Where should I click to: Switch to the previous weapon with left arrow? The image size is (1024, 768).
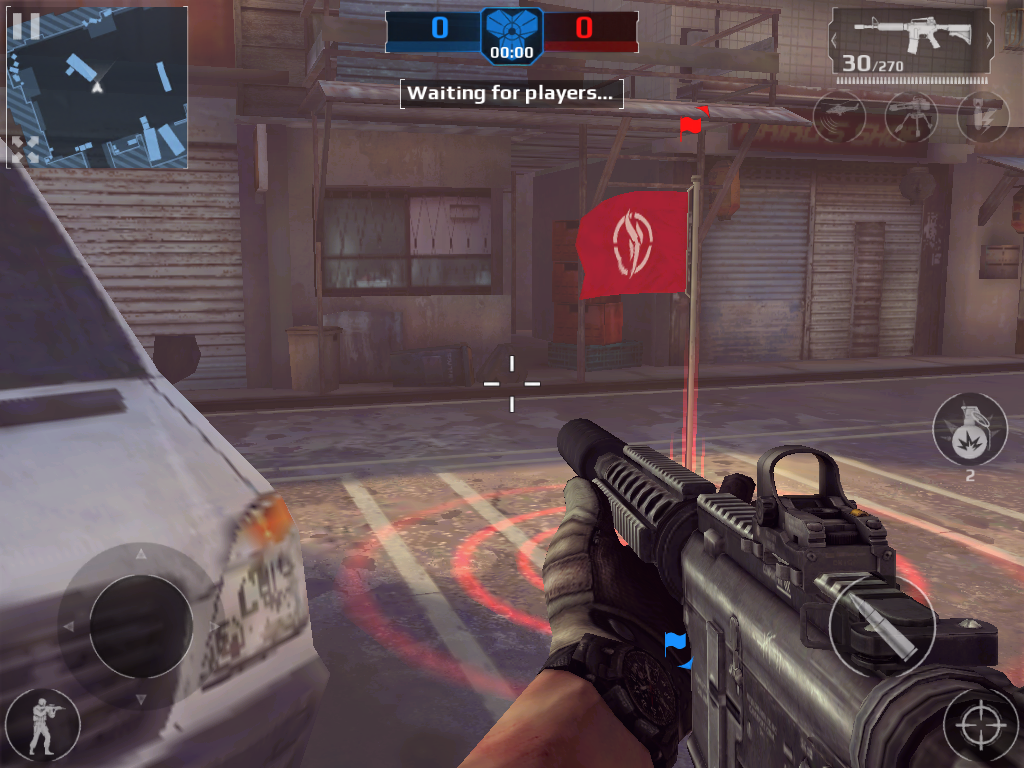pyautogui.click(x=838, y=41)
